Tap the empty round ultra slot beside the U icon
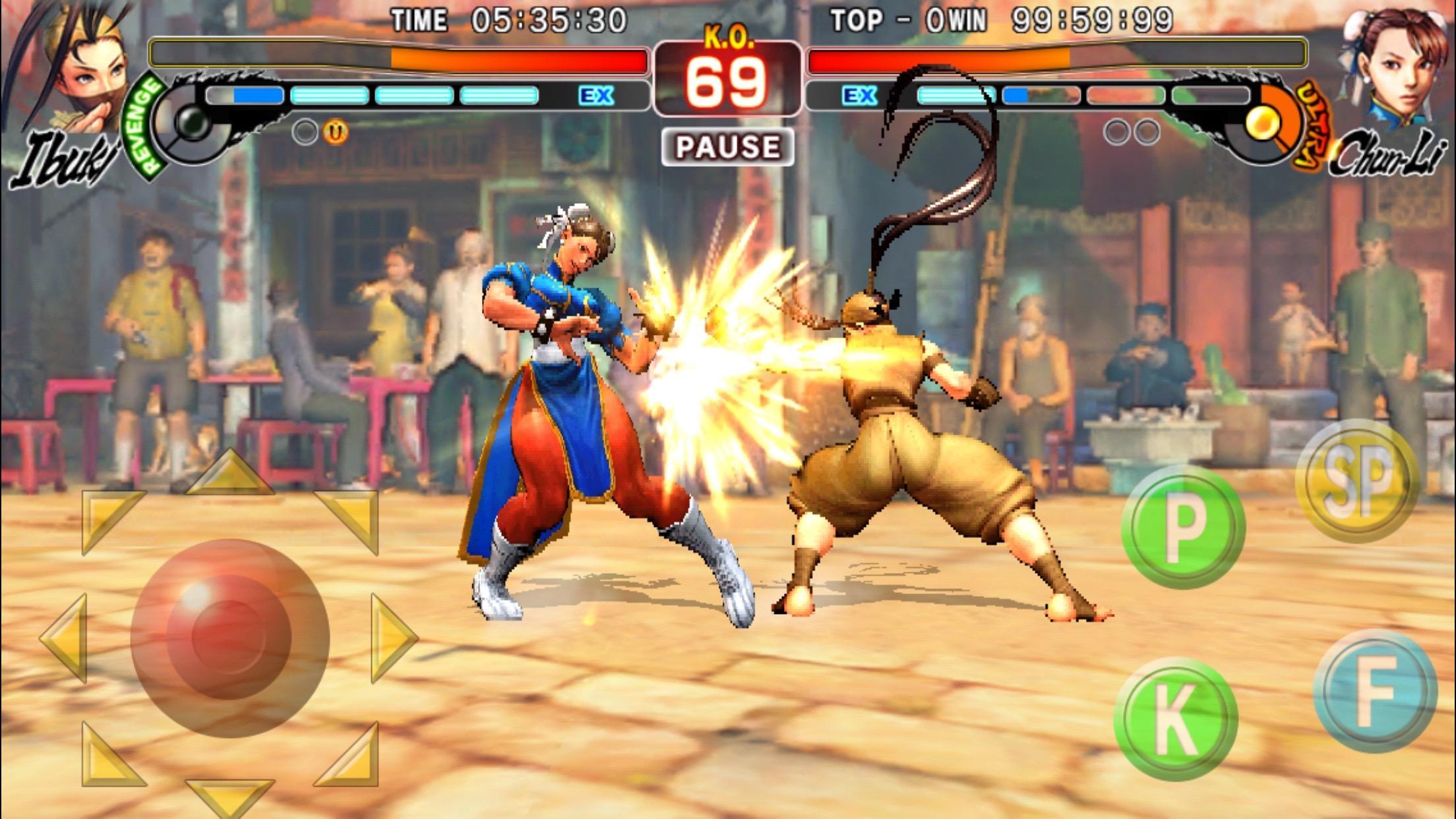Viewport: 1456px width, 819px height. (x=305, y=132)
